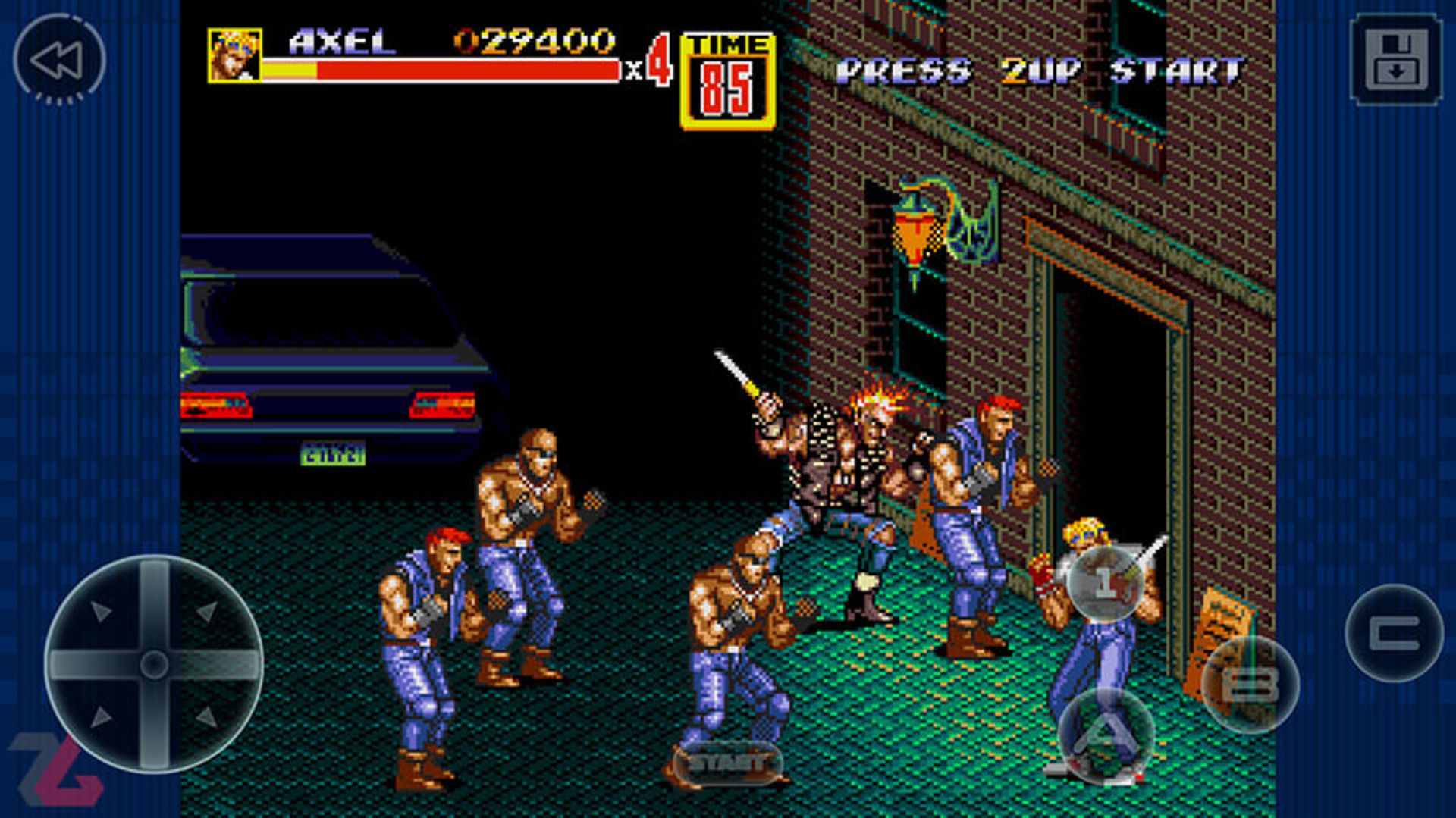Tap the translucent START button
This screenshot has width=1456, height=818.
[x=726, y=762]
